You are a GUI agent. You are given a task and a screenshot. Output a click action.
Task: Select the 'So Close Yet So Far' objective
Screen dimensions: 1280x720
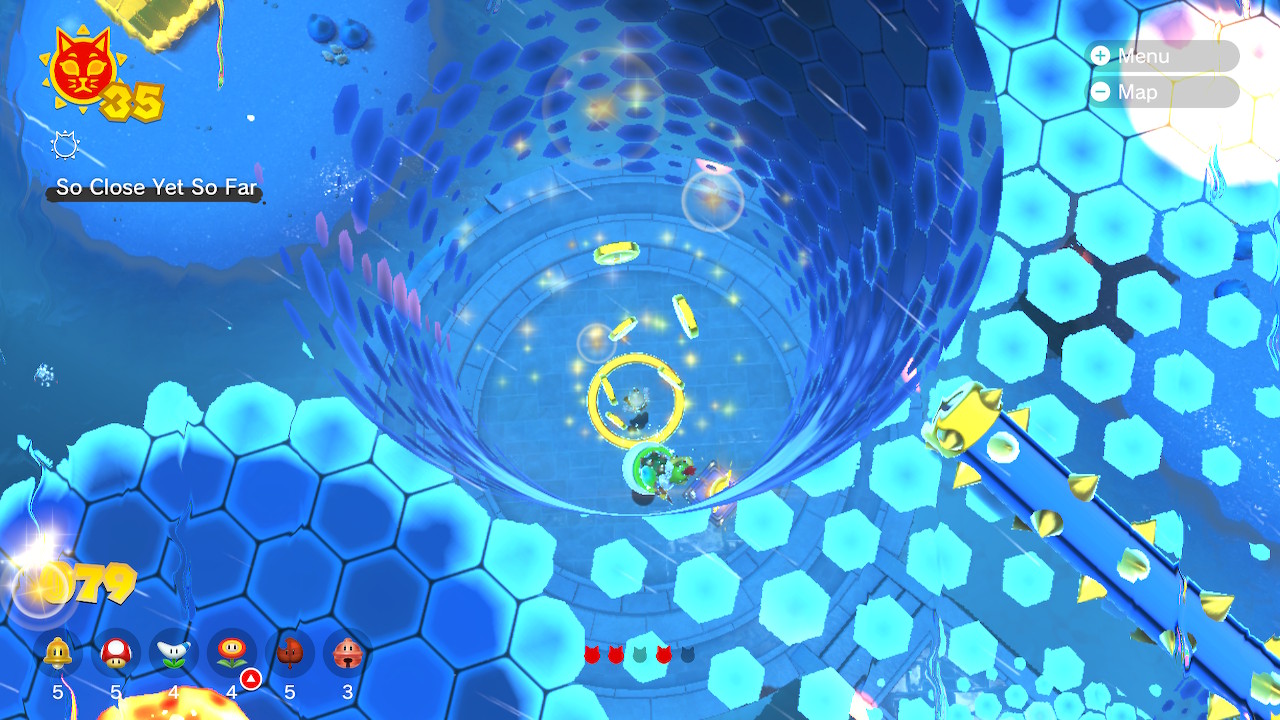point(156,188)
